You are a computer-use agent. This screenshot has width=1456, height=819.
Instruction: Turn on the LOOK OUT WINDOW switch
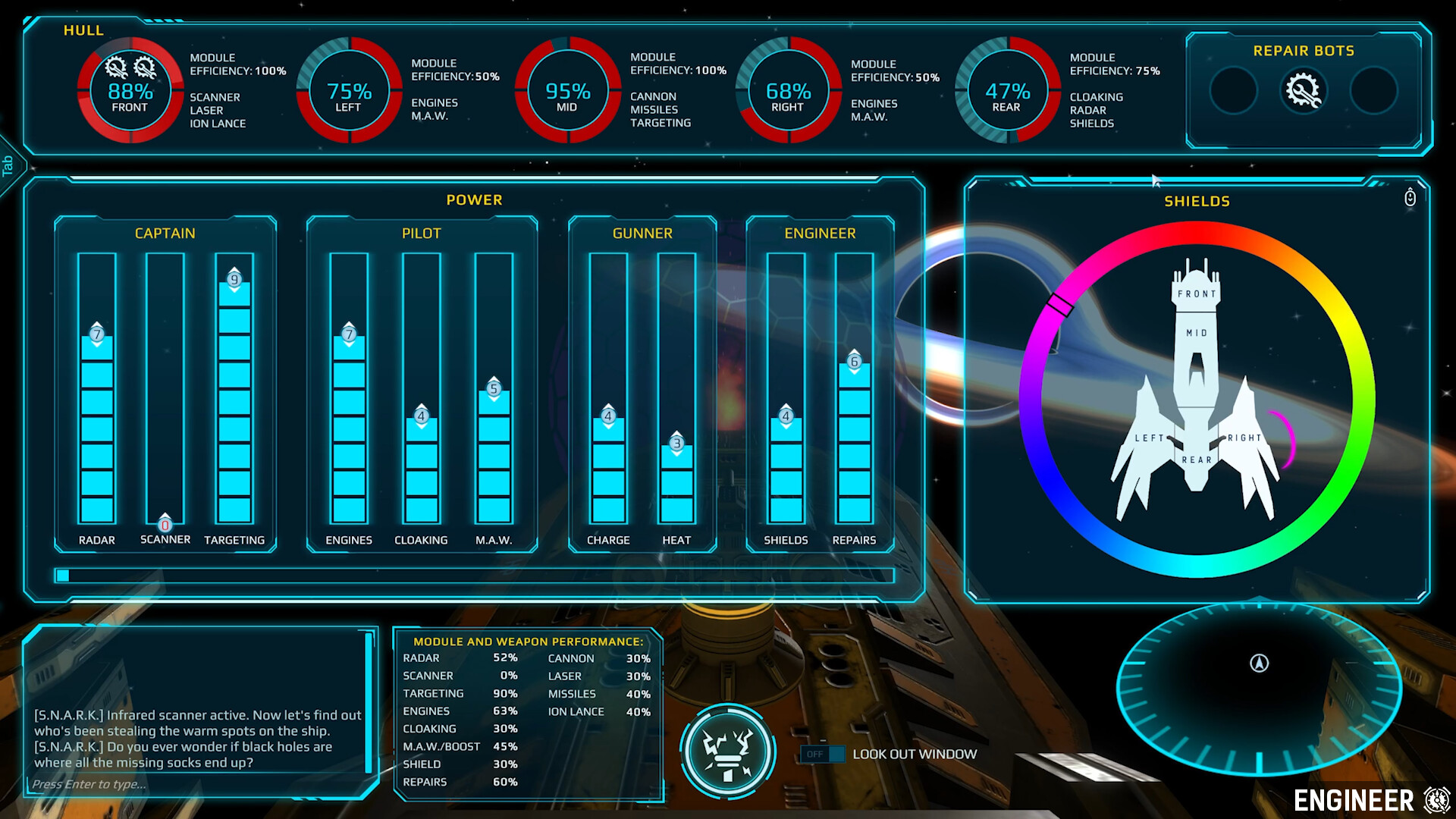[822, 755]
